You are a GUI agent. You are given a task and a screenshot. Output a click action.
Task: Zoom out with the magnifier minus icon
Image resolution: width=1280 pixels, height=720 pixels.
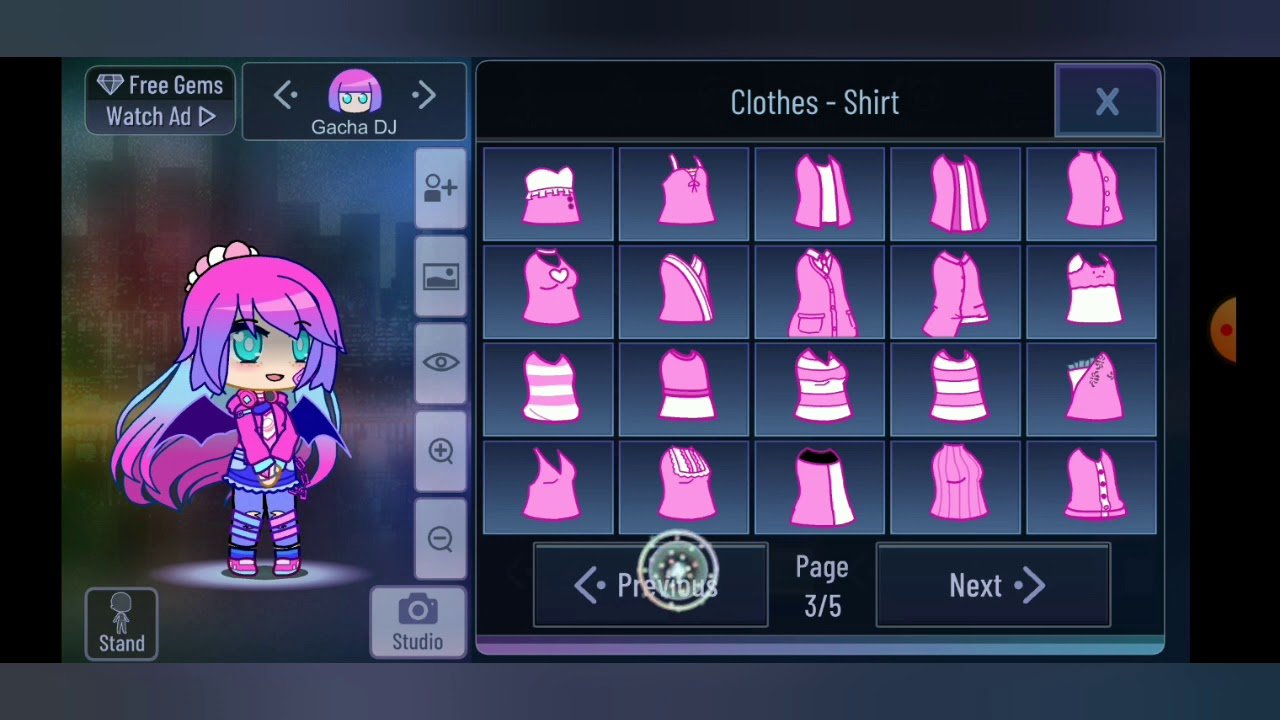coord(440,539)
